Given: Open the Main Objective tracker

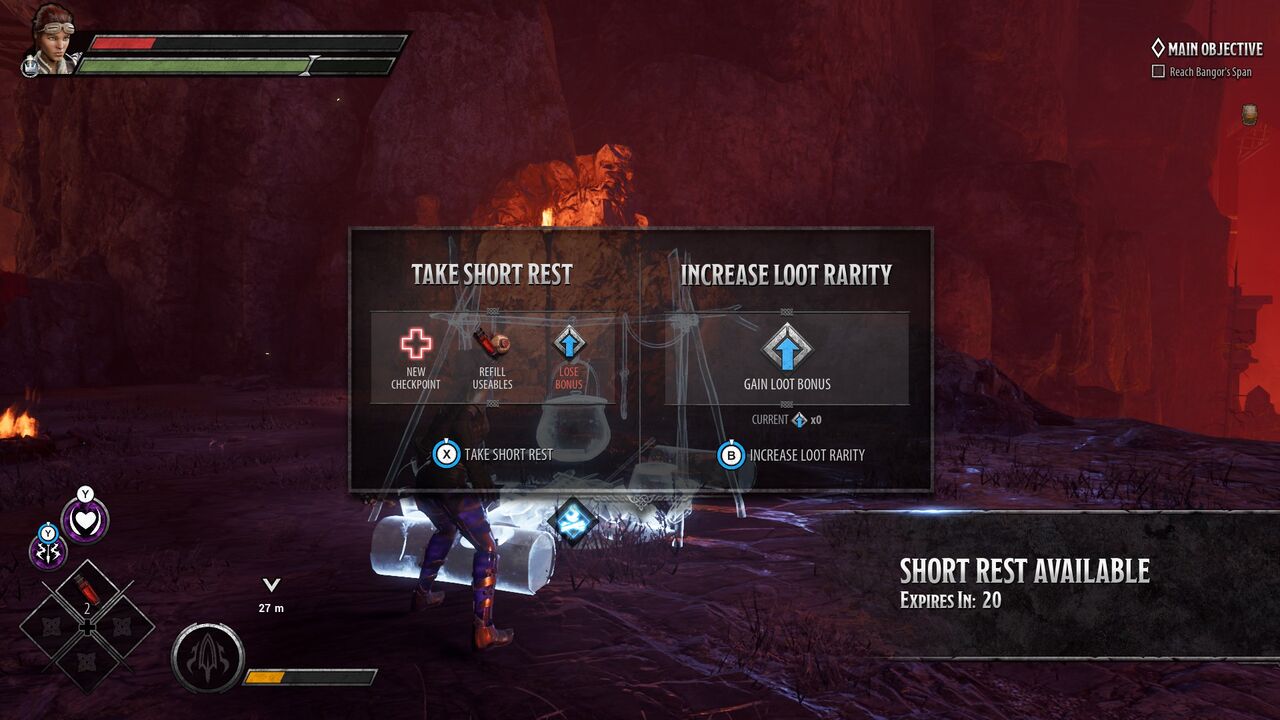Looking at the screenshot, I should point(1207,48).
